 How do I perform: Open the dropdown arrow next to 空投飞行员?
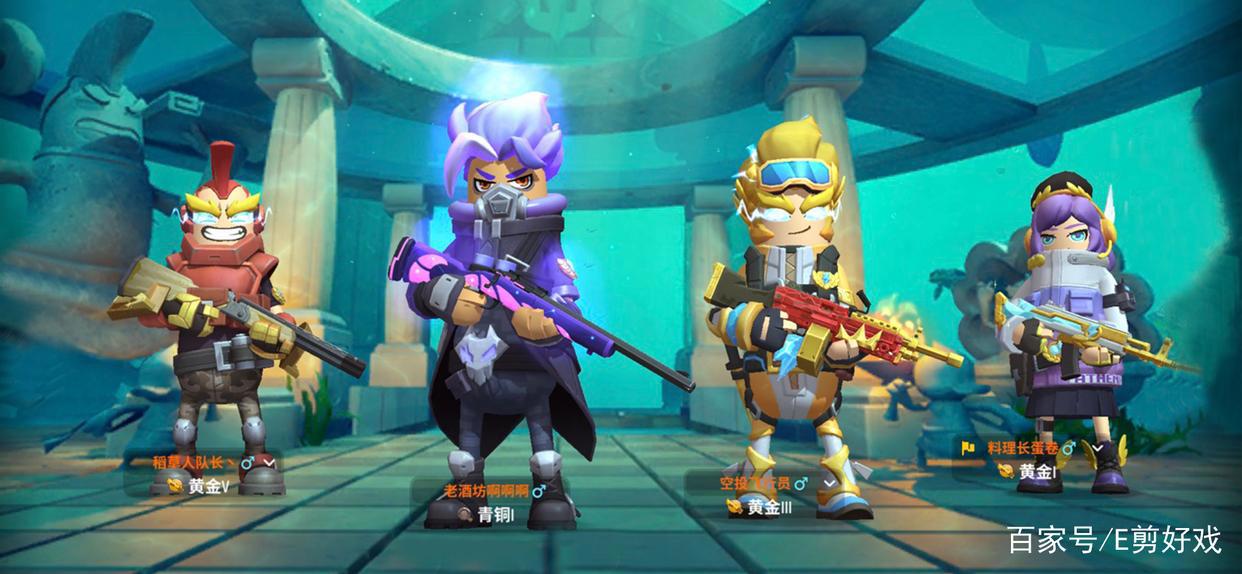pos(829,483)
